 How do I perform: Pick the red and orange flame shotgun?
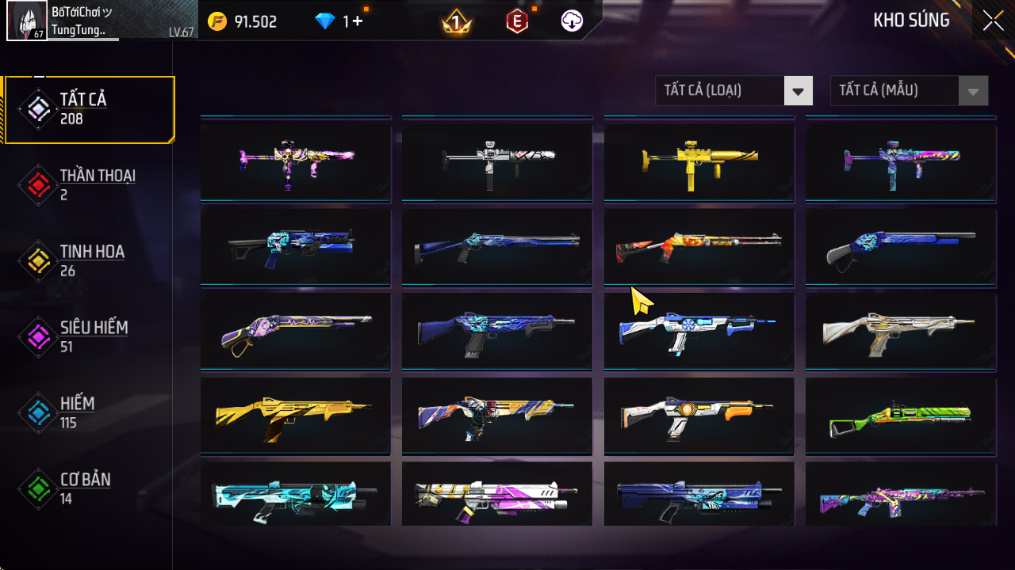pos(699,246)
